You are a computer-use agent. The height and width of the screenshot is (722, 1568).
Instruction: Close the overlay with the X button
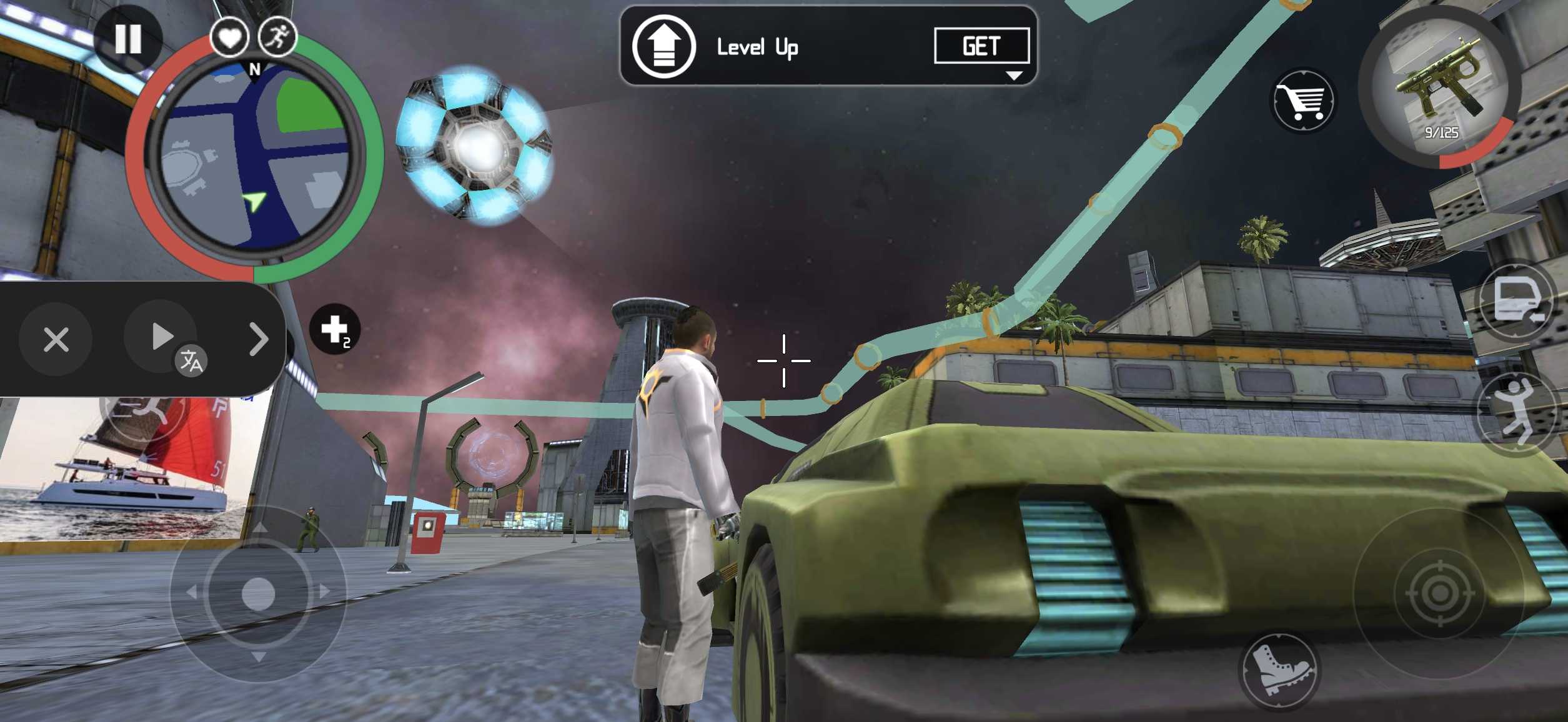coord(56,340)
